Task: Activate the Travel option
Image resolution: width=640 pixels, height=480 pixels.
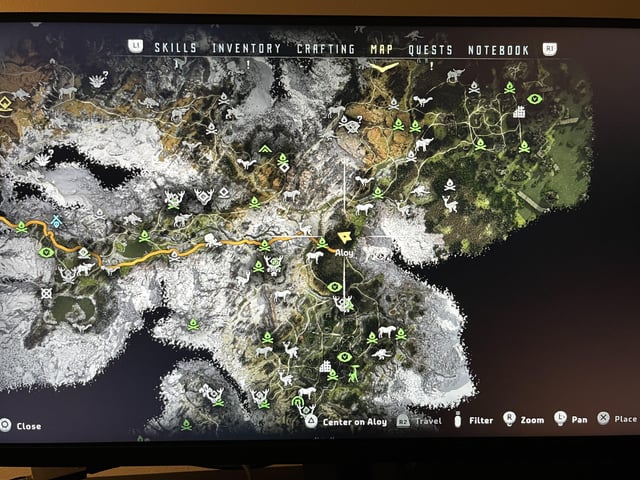Action: coord(420,421)
